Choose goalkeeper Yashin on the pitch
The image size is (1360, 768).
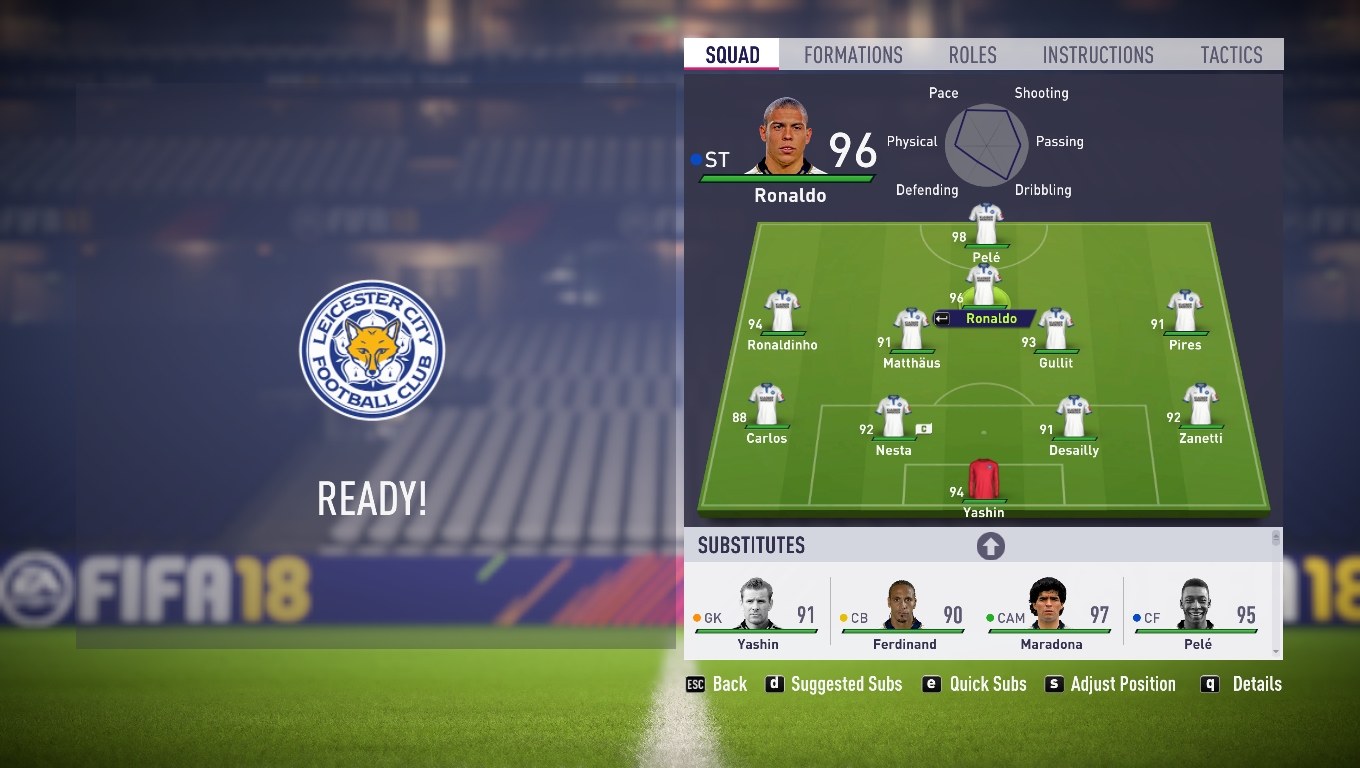984,481
